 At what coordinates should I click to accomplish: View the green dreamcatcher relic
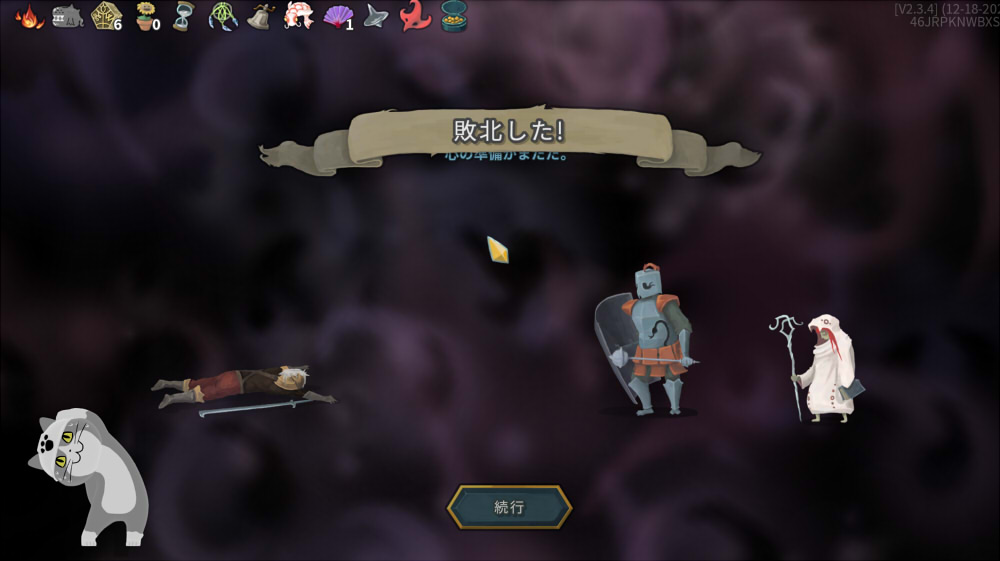click(x=222, y=16)
